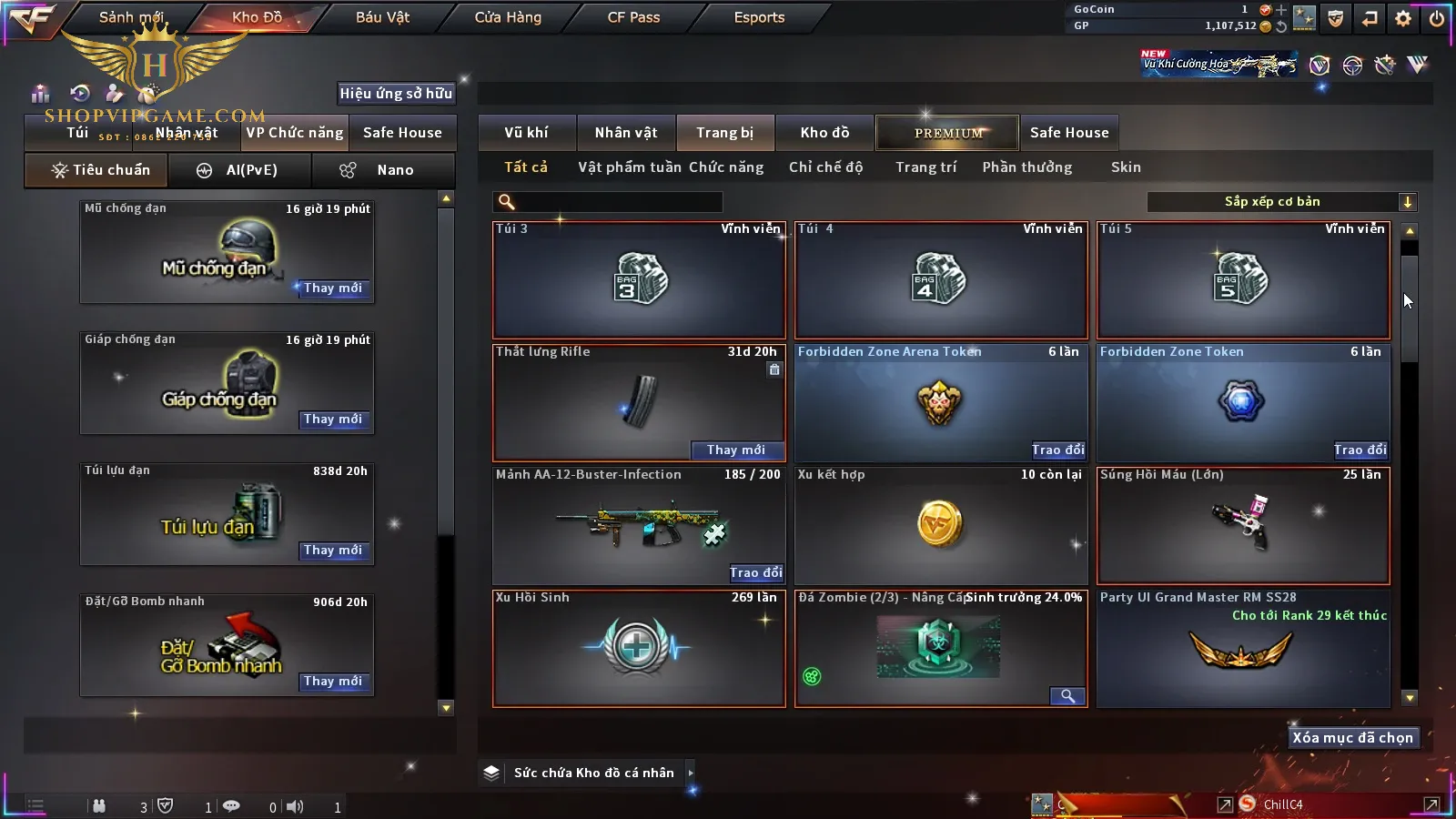Image resolution: width=1456 pixels, height=819 pixels.
Task: Select the Xu Hồi Sinh revive coin
Action: pos(638,648)
